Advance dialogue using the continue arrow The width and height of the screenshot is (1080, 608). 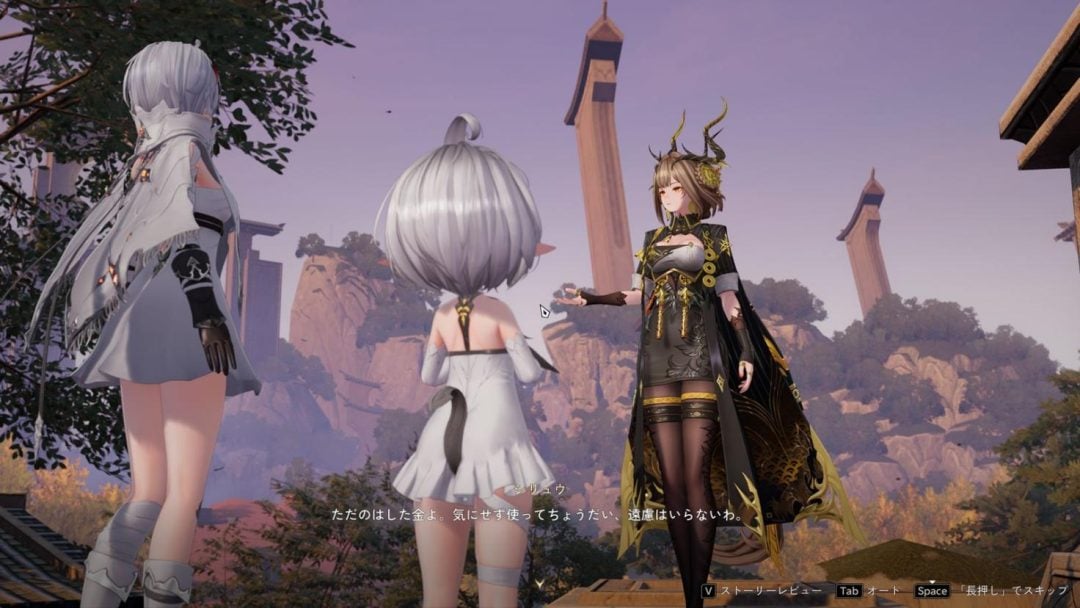click(x=540, y=583)
